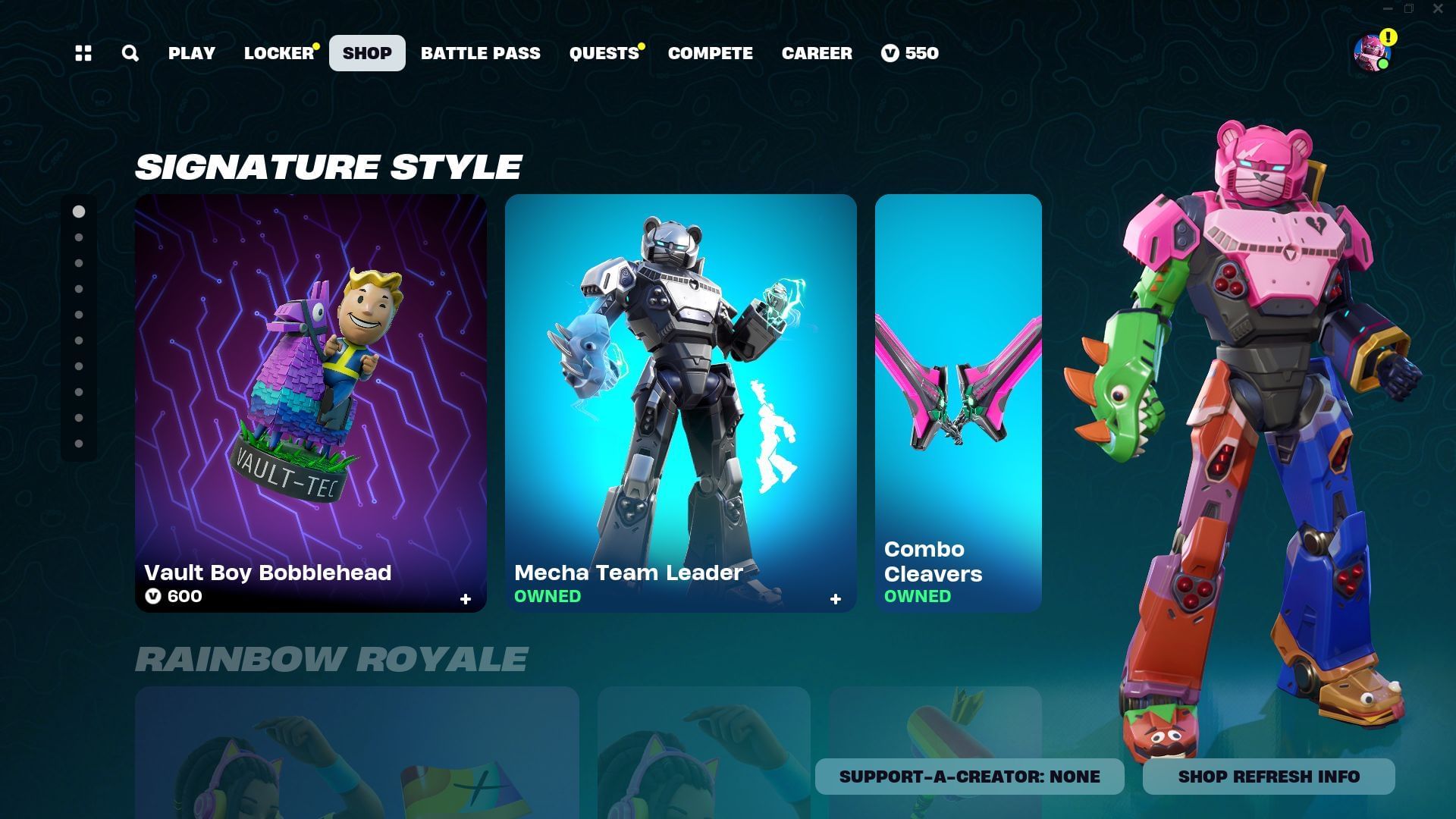Screen dimensions: 1456x819
Task: Click the plus icon on Mecha Team Leader
Action: tap(836, 599)
